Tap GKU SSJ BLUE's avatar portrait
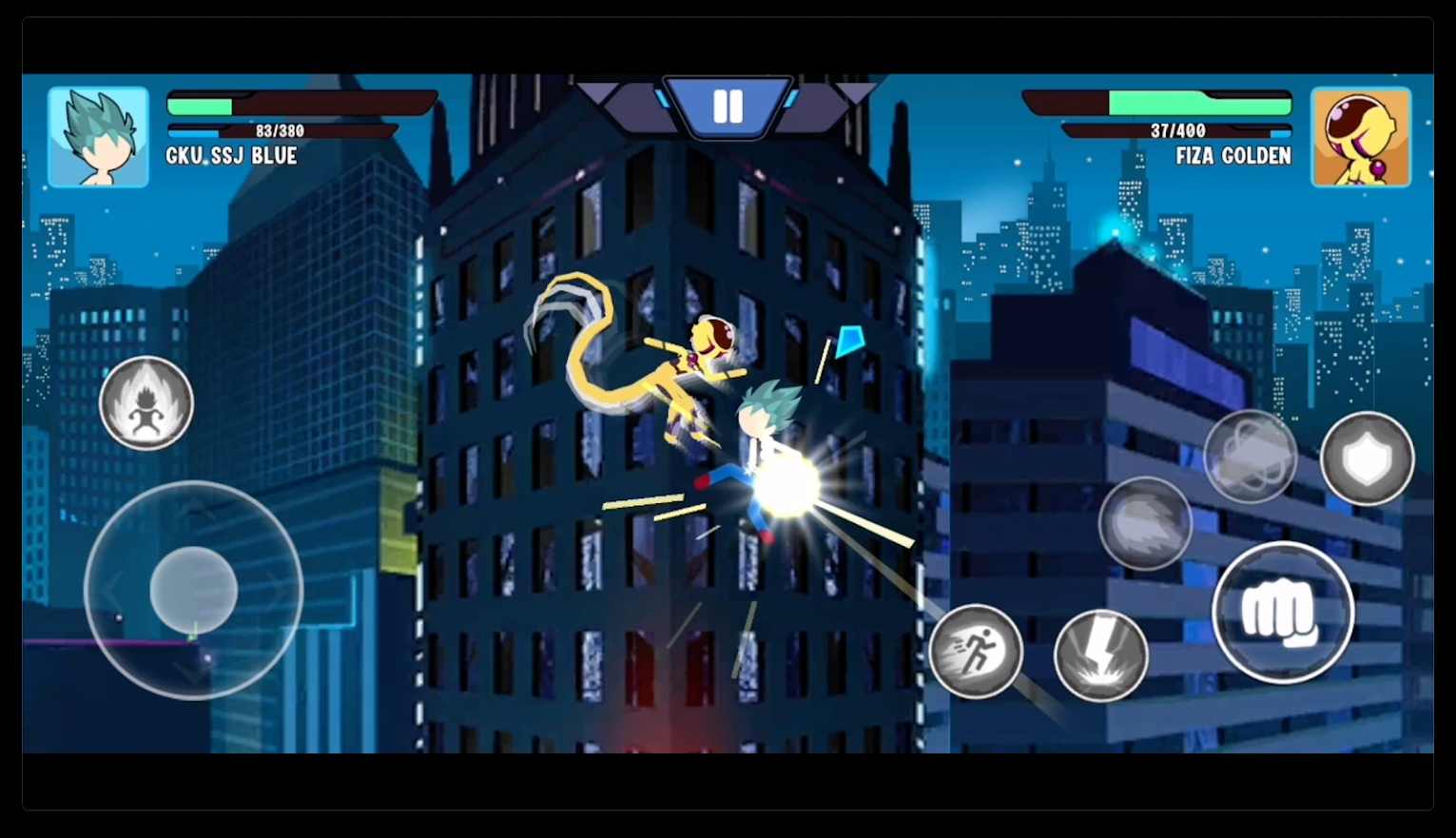1456x838 pixels. (98, 136)
